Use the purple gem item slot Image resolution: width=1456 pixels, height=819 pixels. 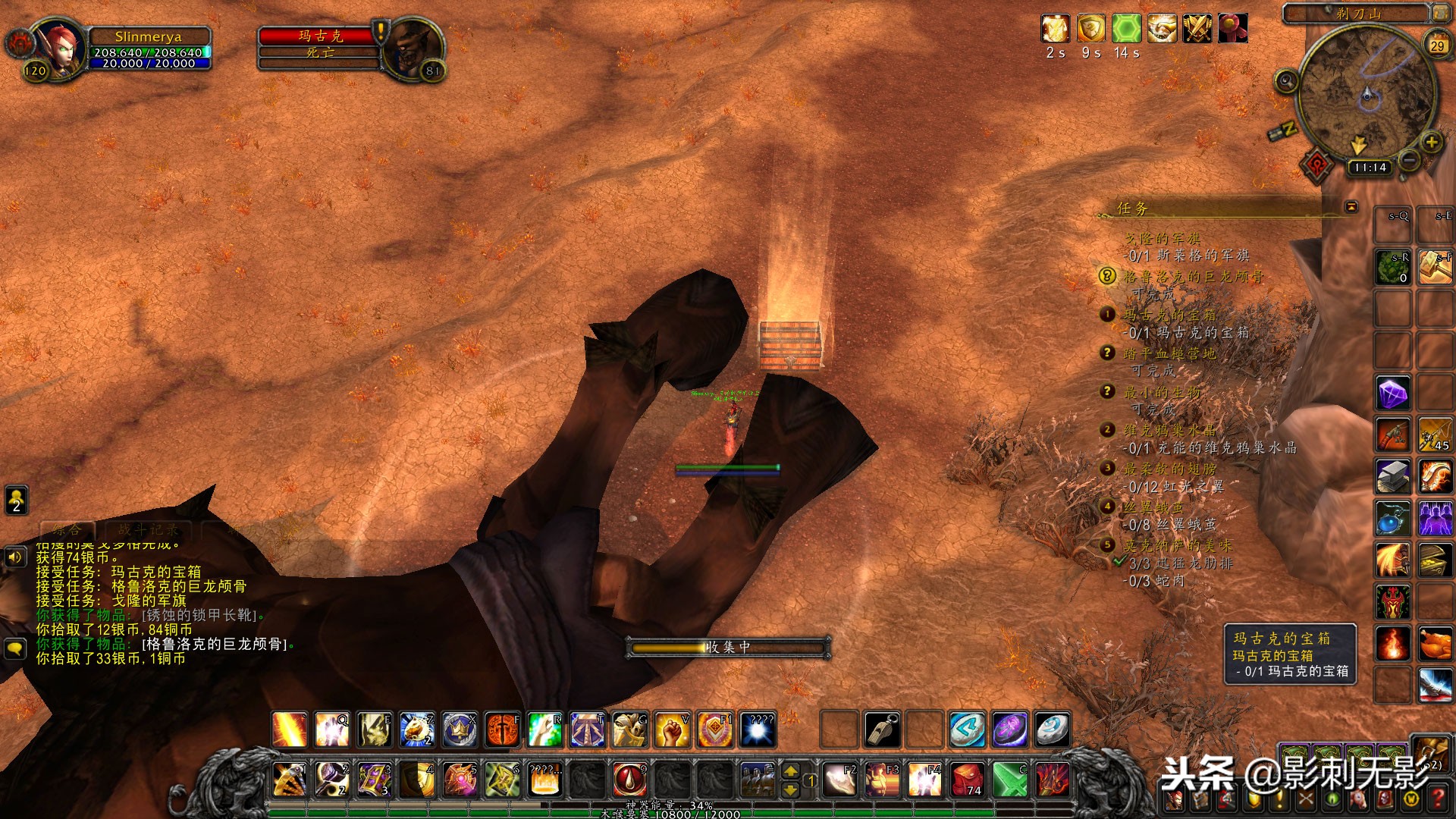[x=1393, y=394]
